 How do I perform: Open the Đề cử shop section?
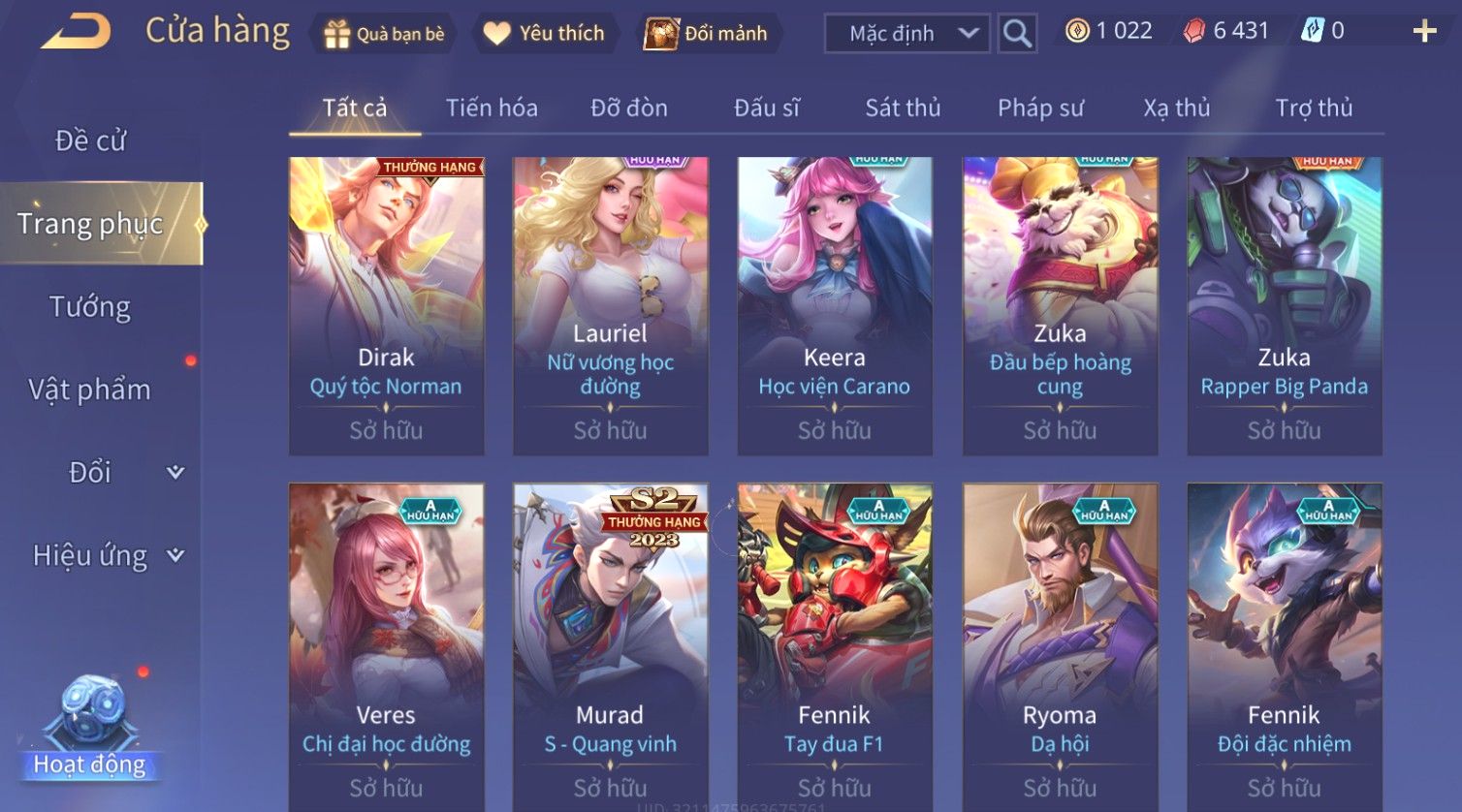pyautogui.click(x=90, y=141)
